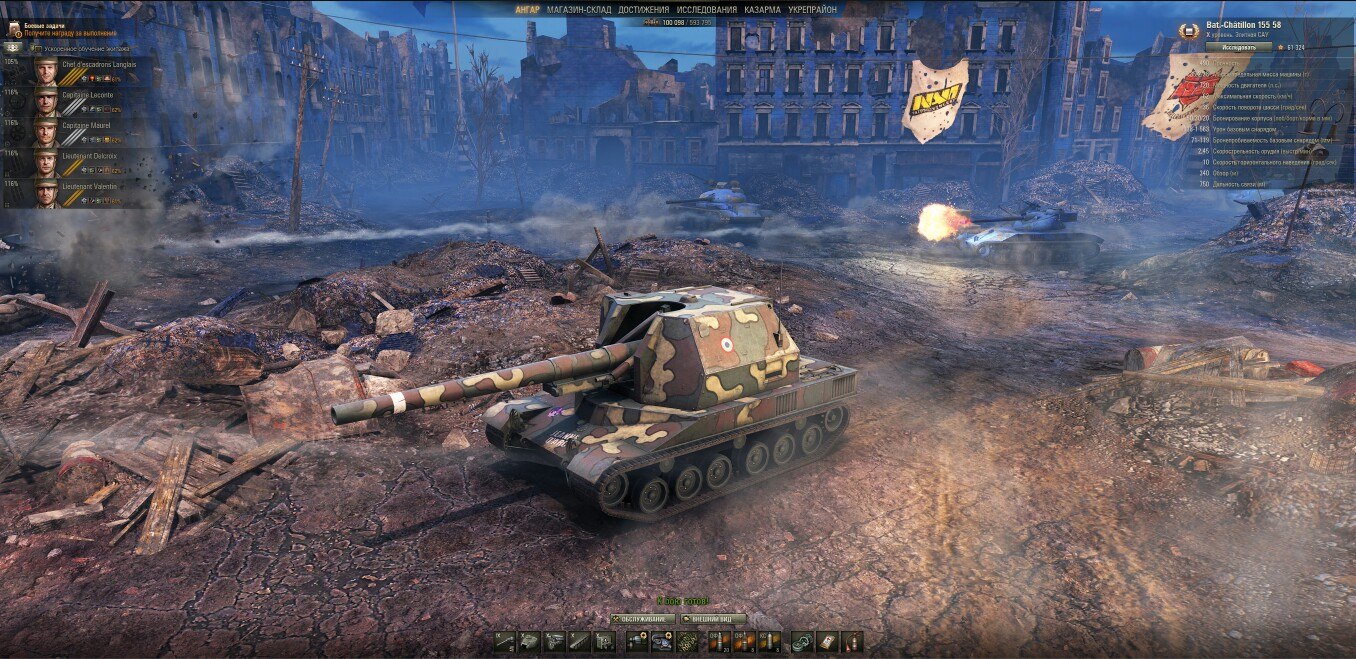Click the Исследовать button
Image resolution: width=1356 pixels, height=659 pixels.
point(1238,47)
